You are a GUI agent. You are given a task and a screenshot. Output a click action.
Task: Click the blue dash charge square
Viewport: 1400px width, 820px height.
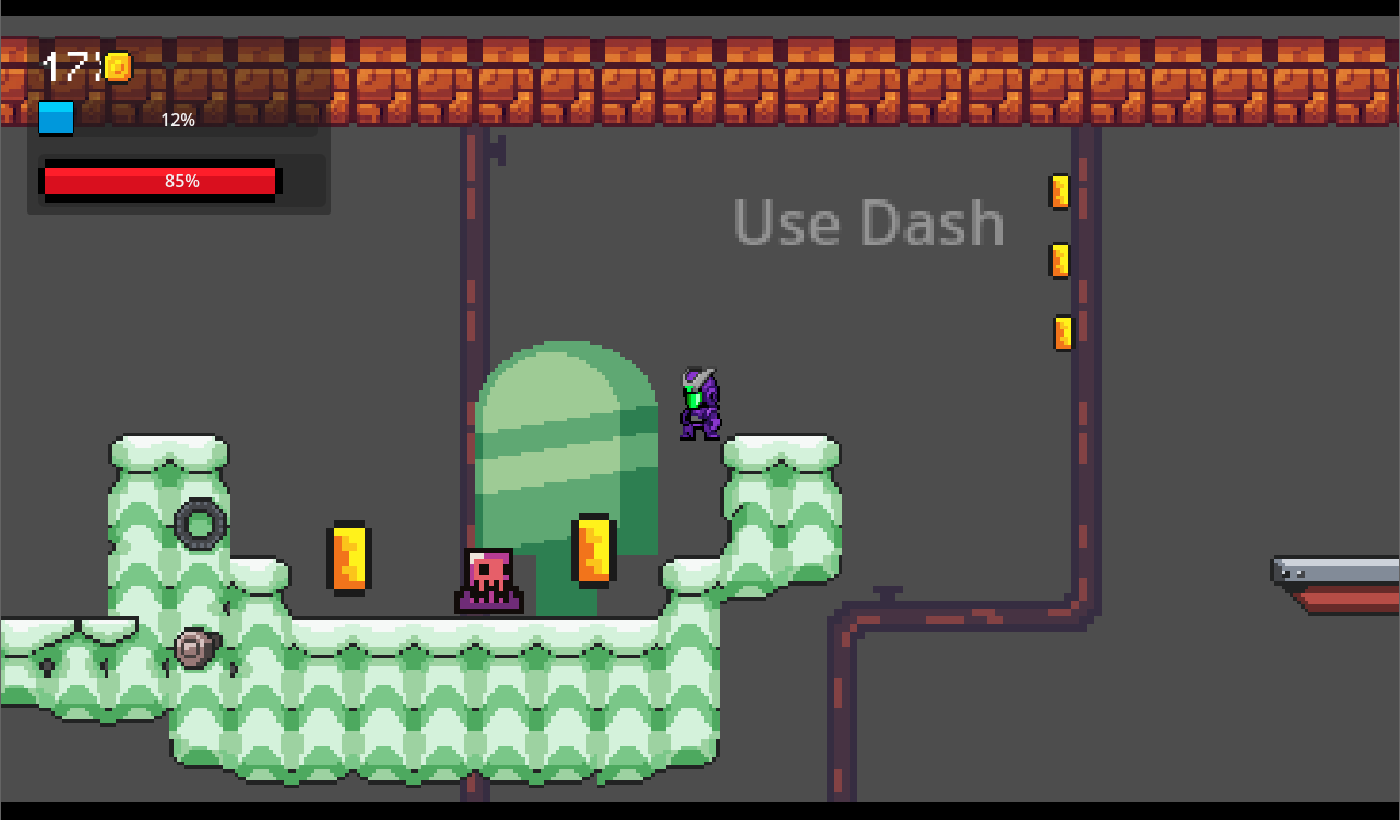pos(56,118)
